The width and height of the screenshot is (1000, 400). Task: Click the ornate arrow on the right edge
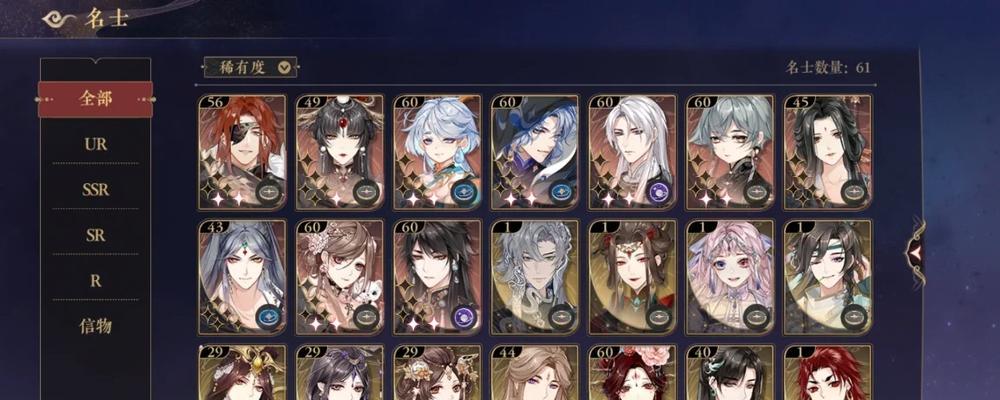915,252
